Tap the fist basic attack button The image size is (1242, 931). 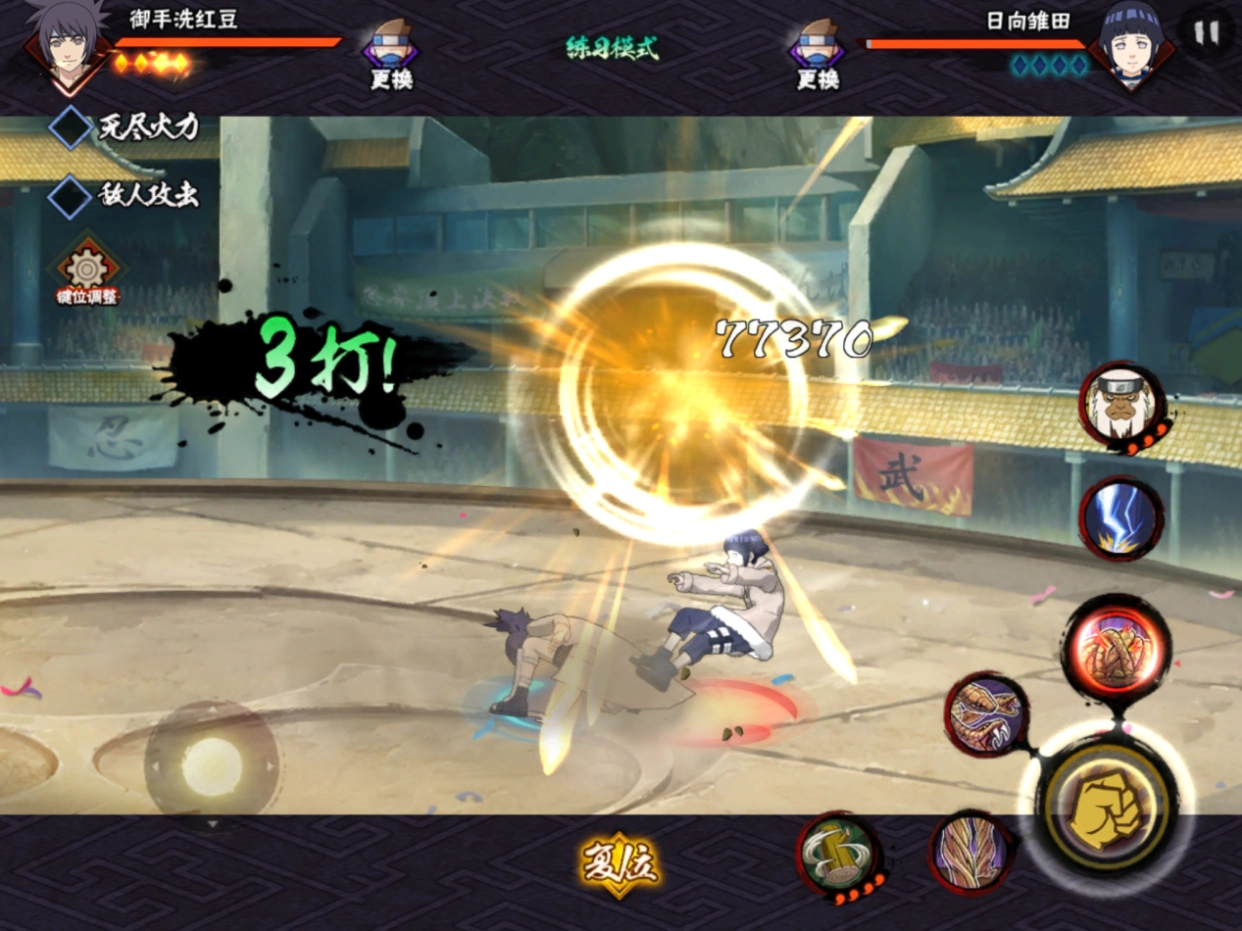[x=1106, y=806]
